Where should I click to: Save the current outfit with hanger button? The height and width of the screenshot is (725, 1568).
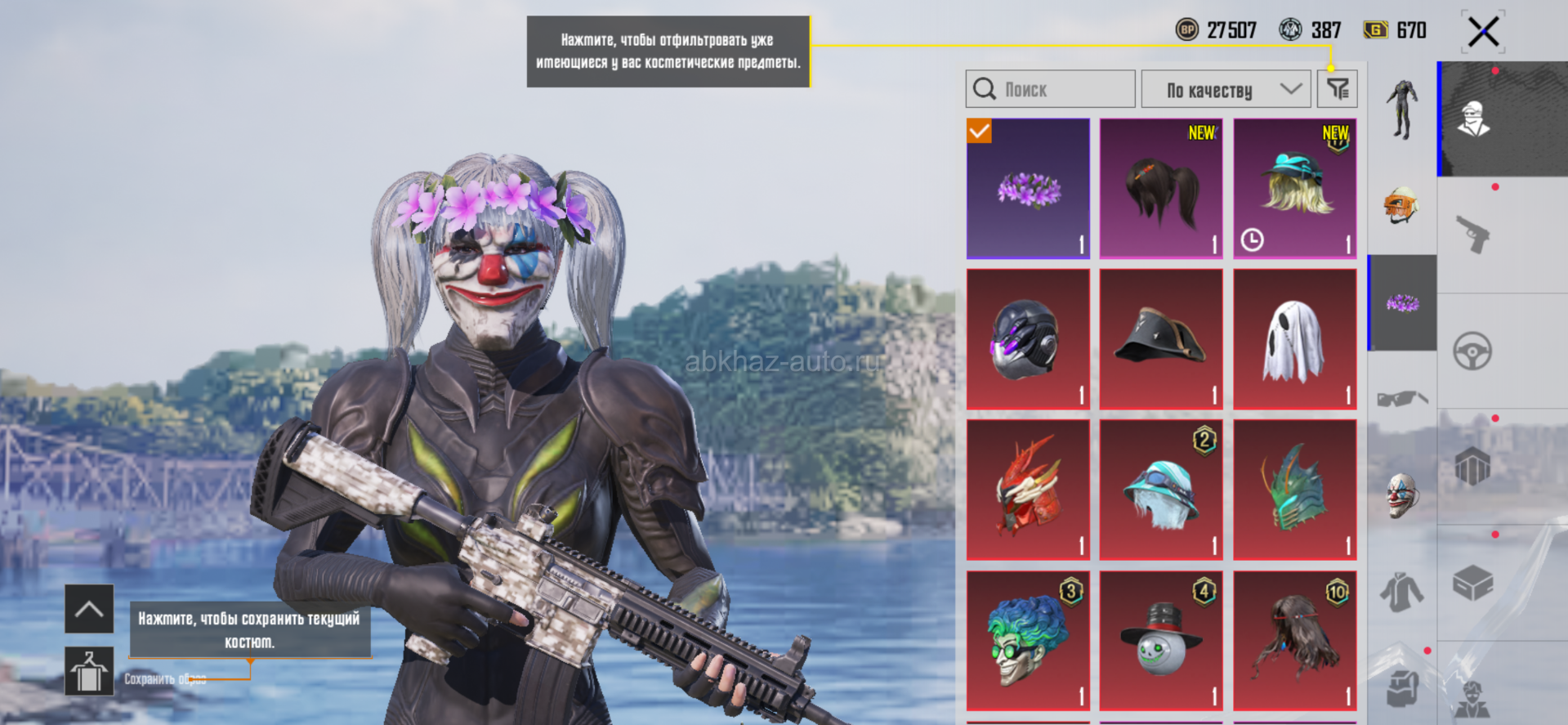(x=89, y=671)
